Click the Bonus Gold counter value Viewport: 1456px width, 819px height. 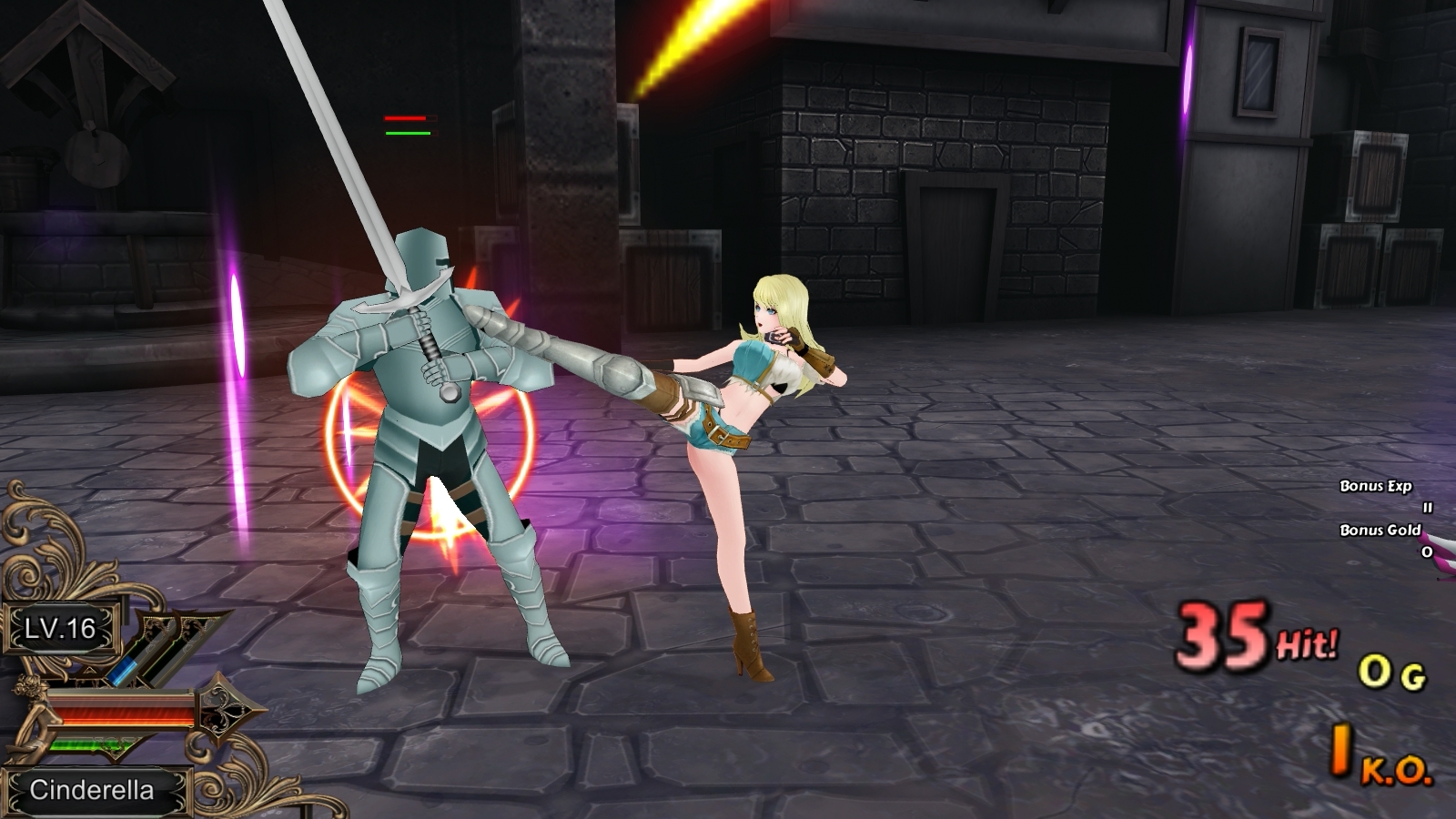pyautogui.click(x=1426, y=551)
